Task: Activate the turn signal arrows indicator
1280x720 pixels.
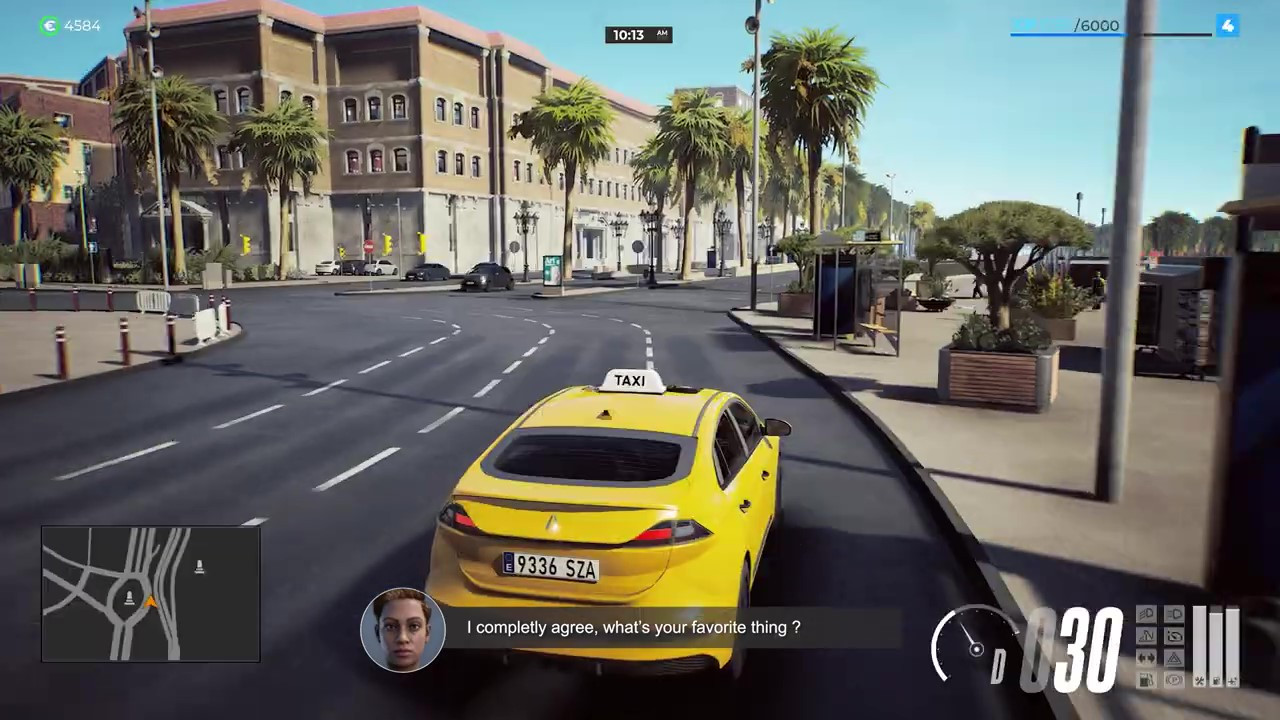Action: [x=1146, y=658]
